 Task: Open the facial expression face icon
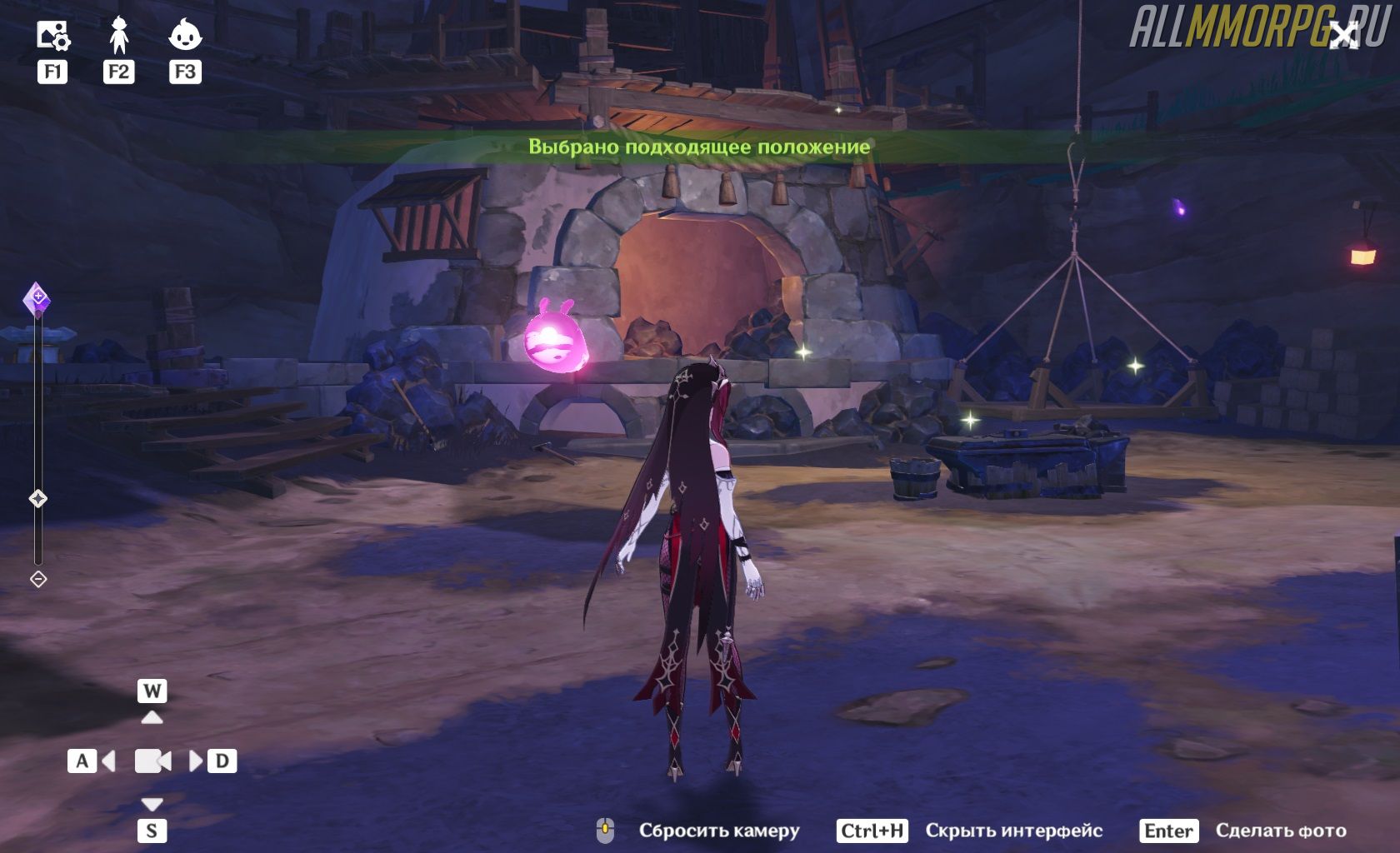tap(185, 36)
